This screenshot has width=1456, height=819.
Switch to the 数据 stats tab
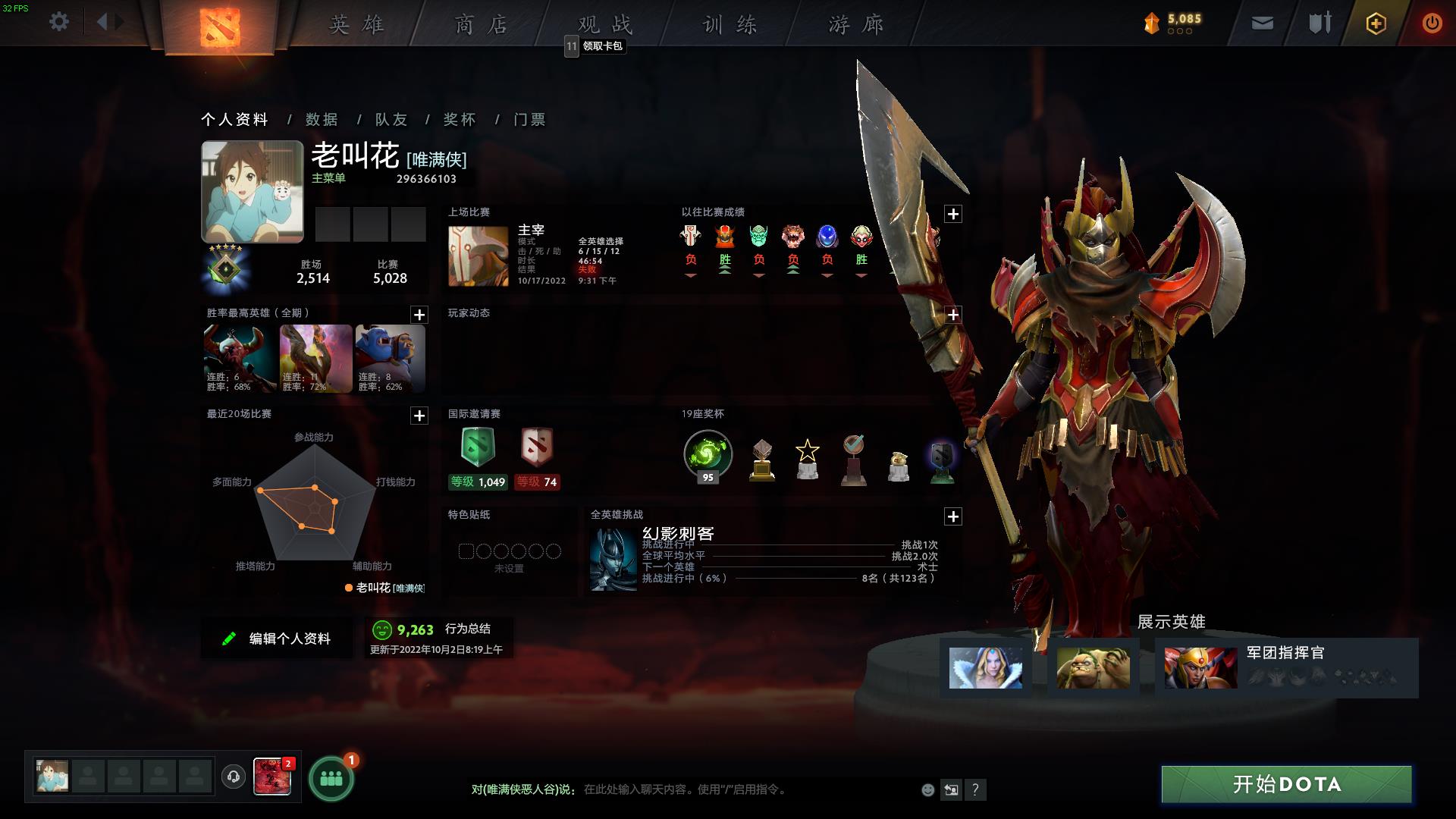(322, 120)
